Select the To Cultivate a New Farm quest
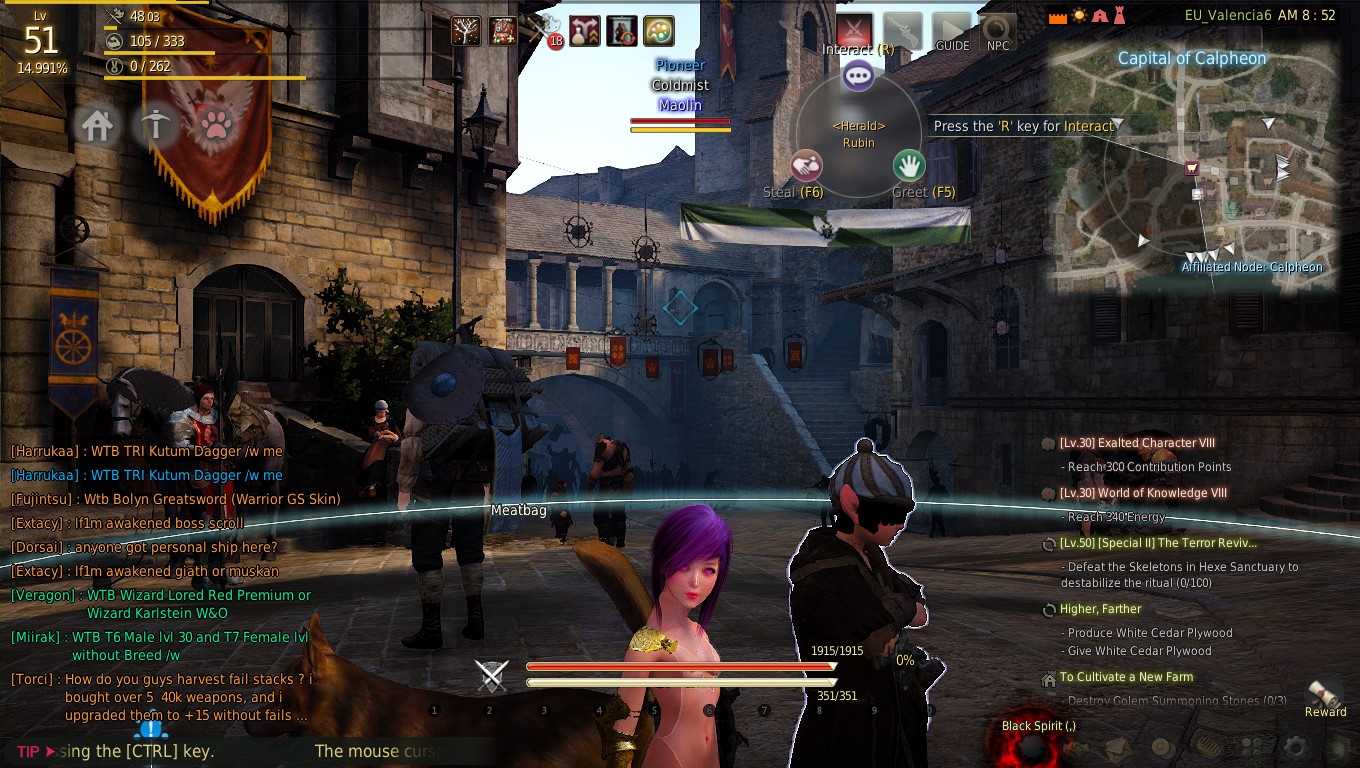Viewport: 1360px width, 768px height. [x=1126, y=677]
